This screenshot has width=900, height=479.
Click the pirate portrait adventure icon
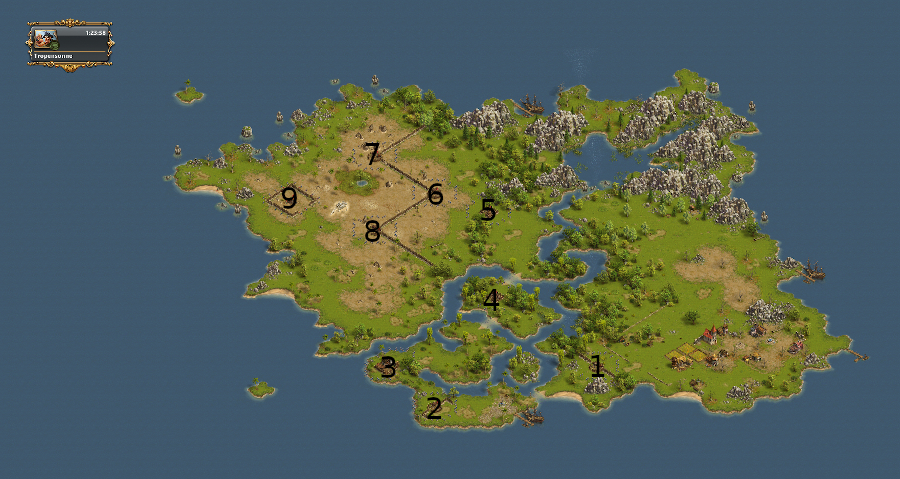click(x=46, y=38)
